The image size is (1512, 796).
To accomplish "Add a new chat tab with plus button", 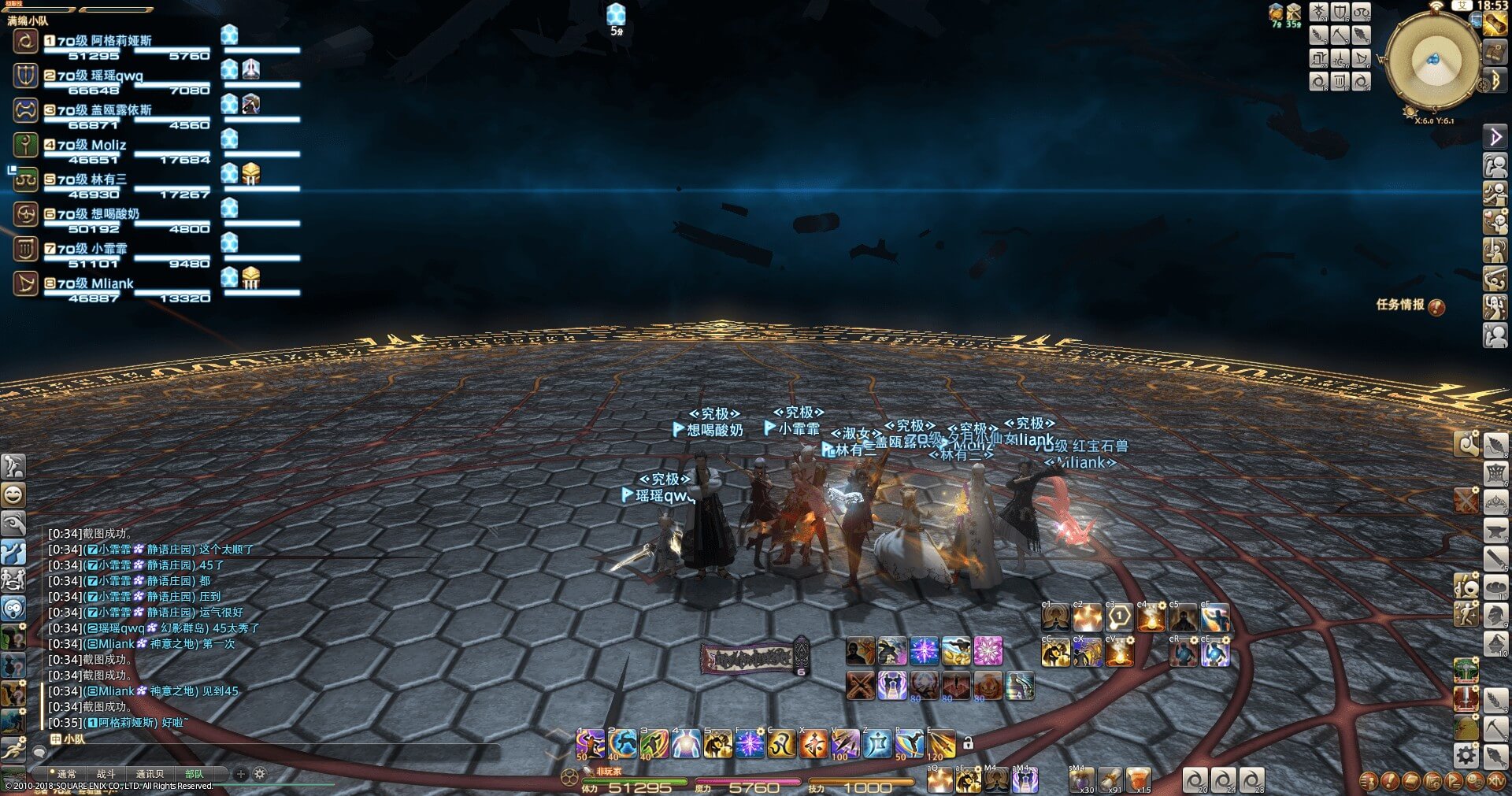I will [241, 774].
